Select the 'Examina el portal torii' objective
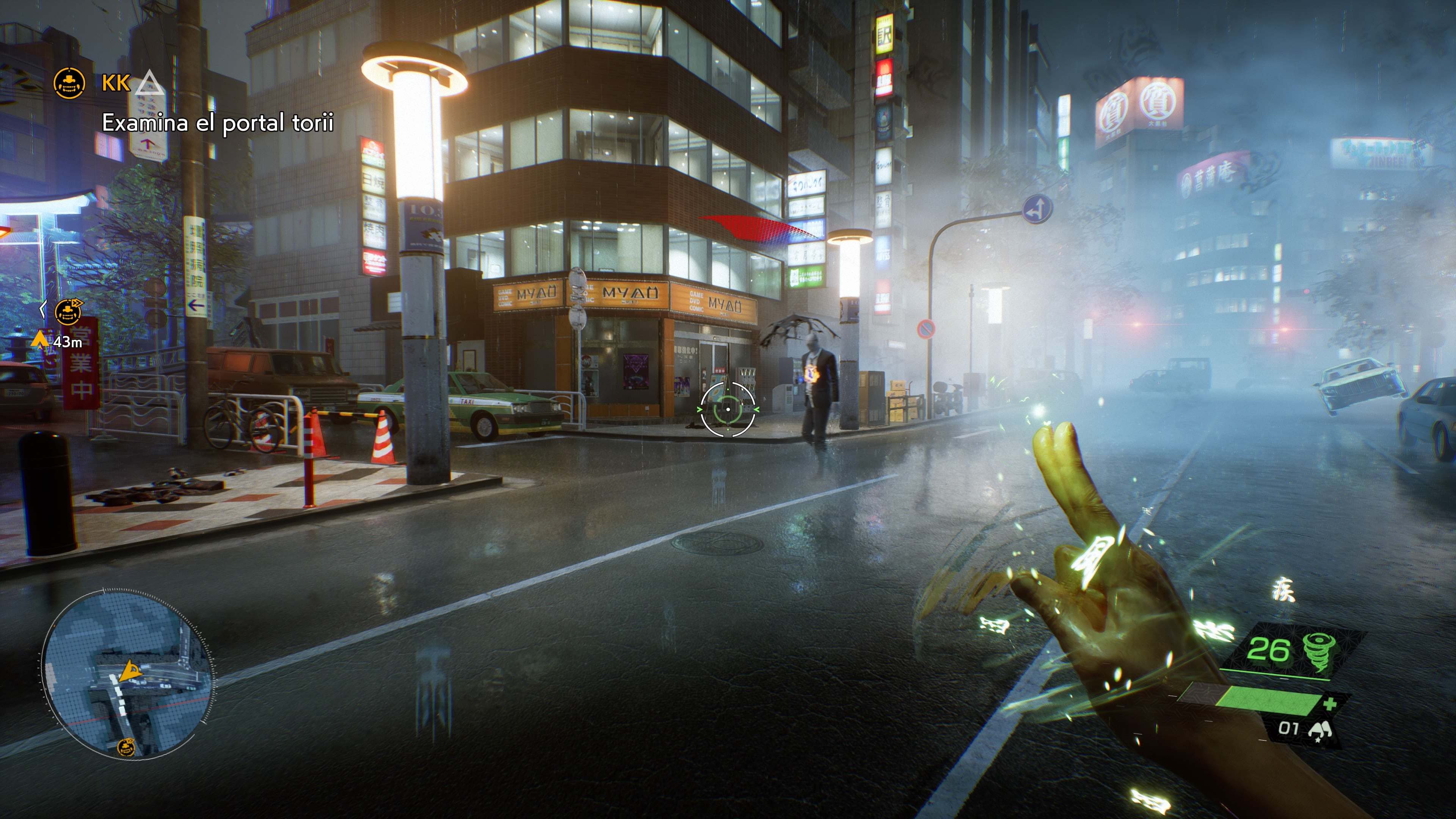 click(x=218, y=123)
